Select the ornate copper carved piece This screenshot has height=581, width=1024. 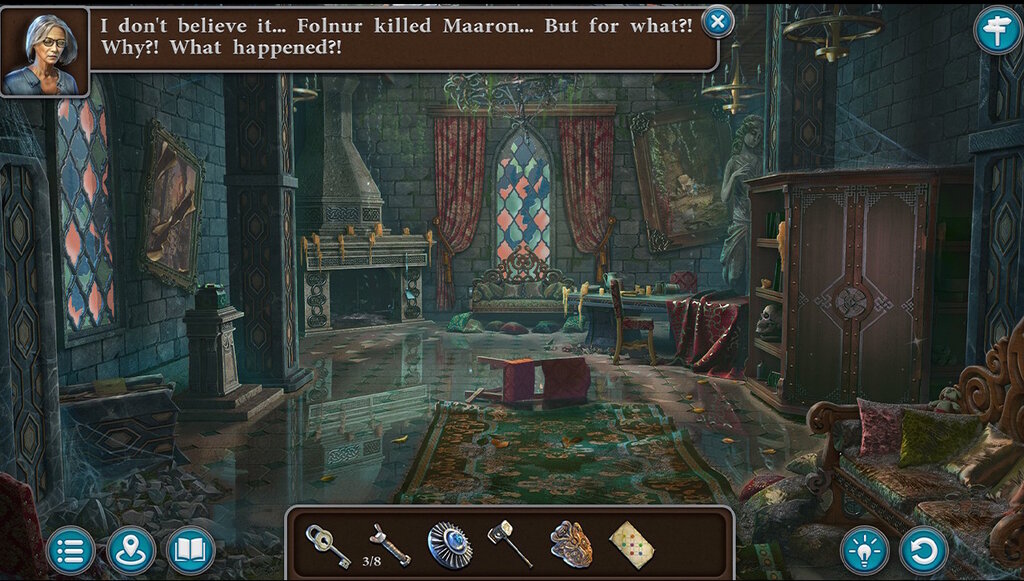click(x=570, y=545)
